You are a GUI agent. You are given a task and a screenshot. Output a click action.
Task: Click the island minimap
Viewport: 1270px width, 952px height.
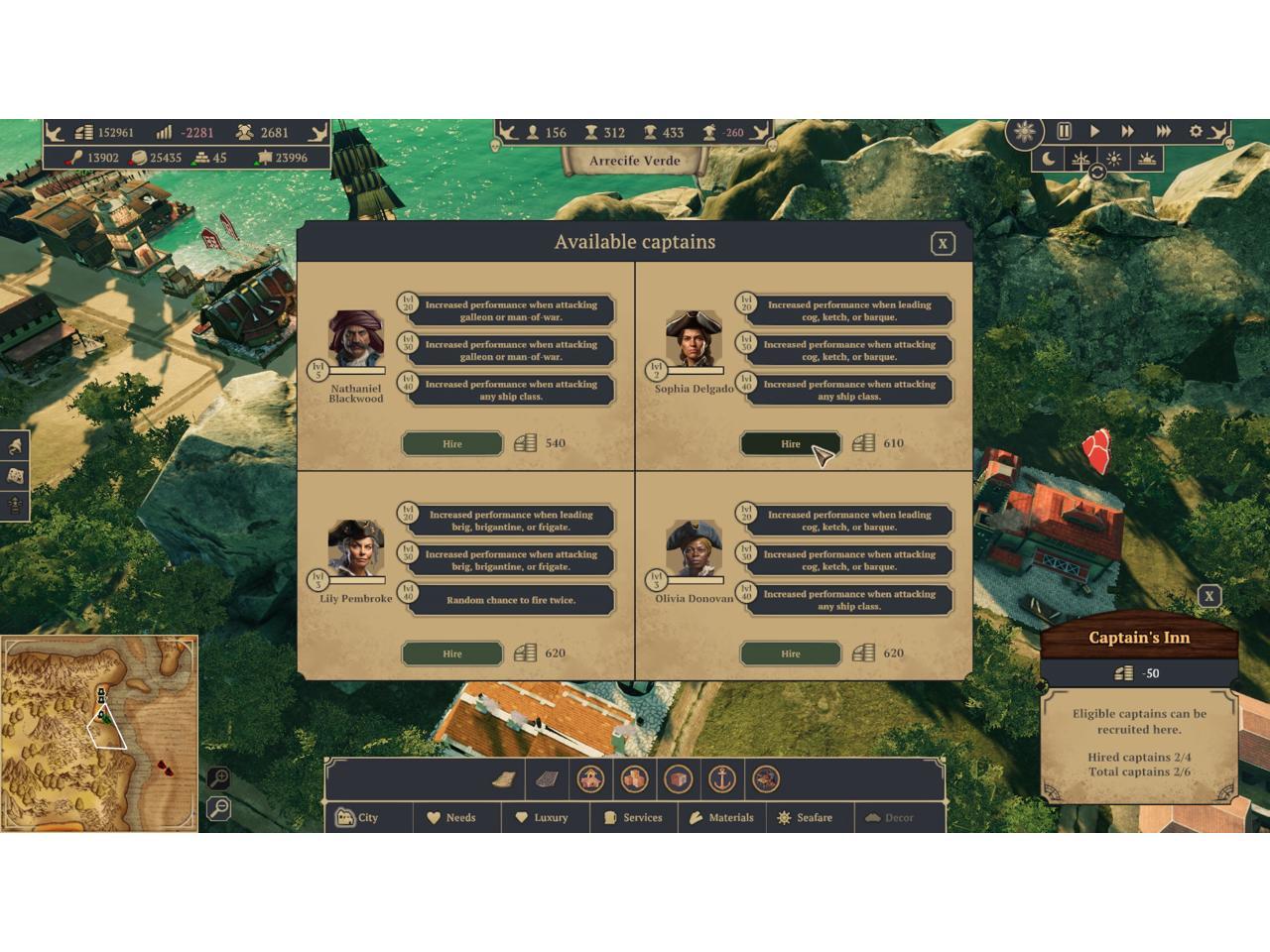point(99,734)
